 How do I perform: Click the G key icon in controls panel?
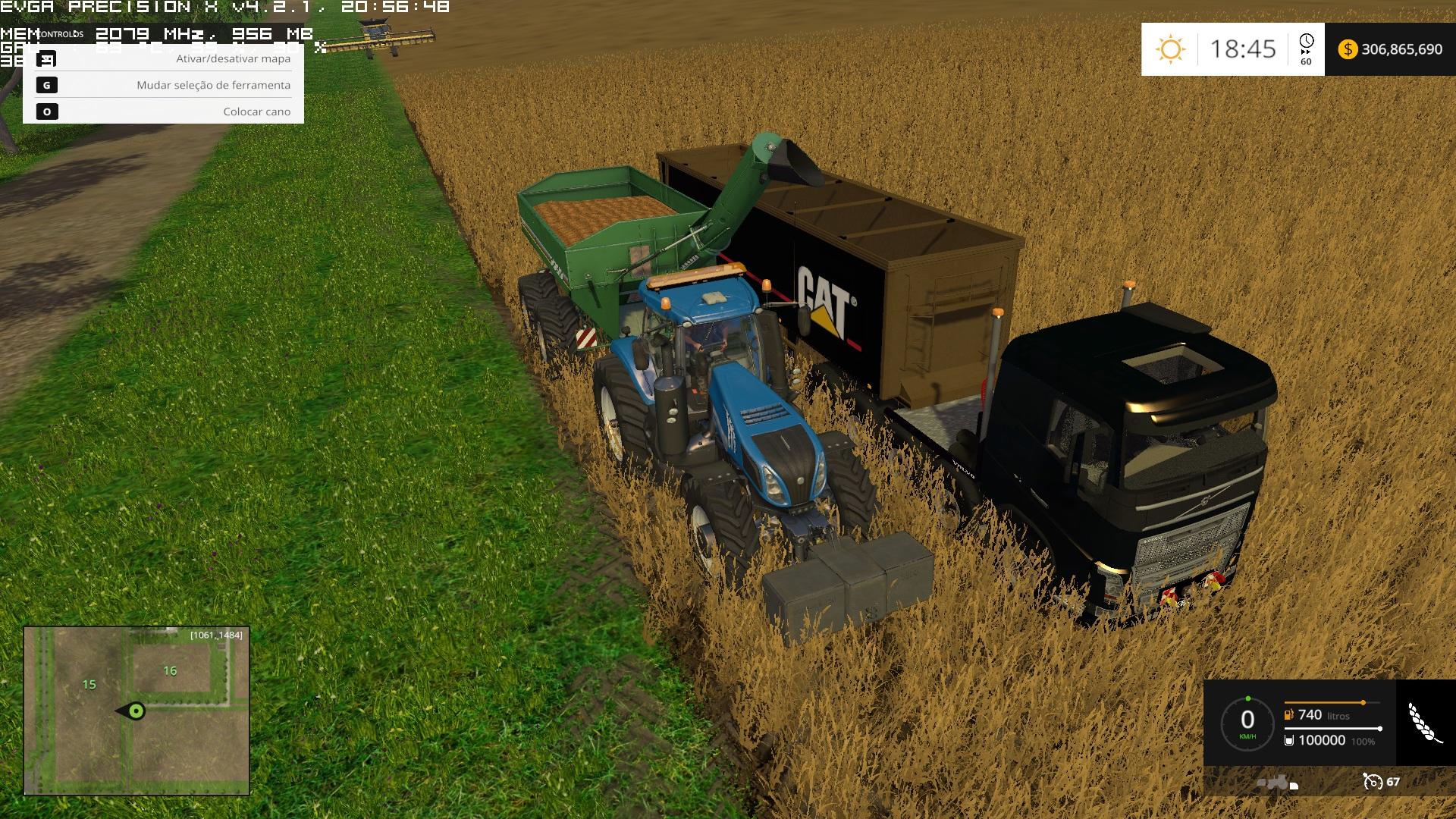[x=48, y=85]
